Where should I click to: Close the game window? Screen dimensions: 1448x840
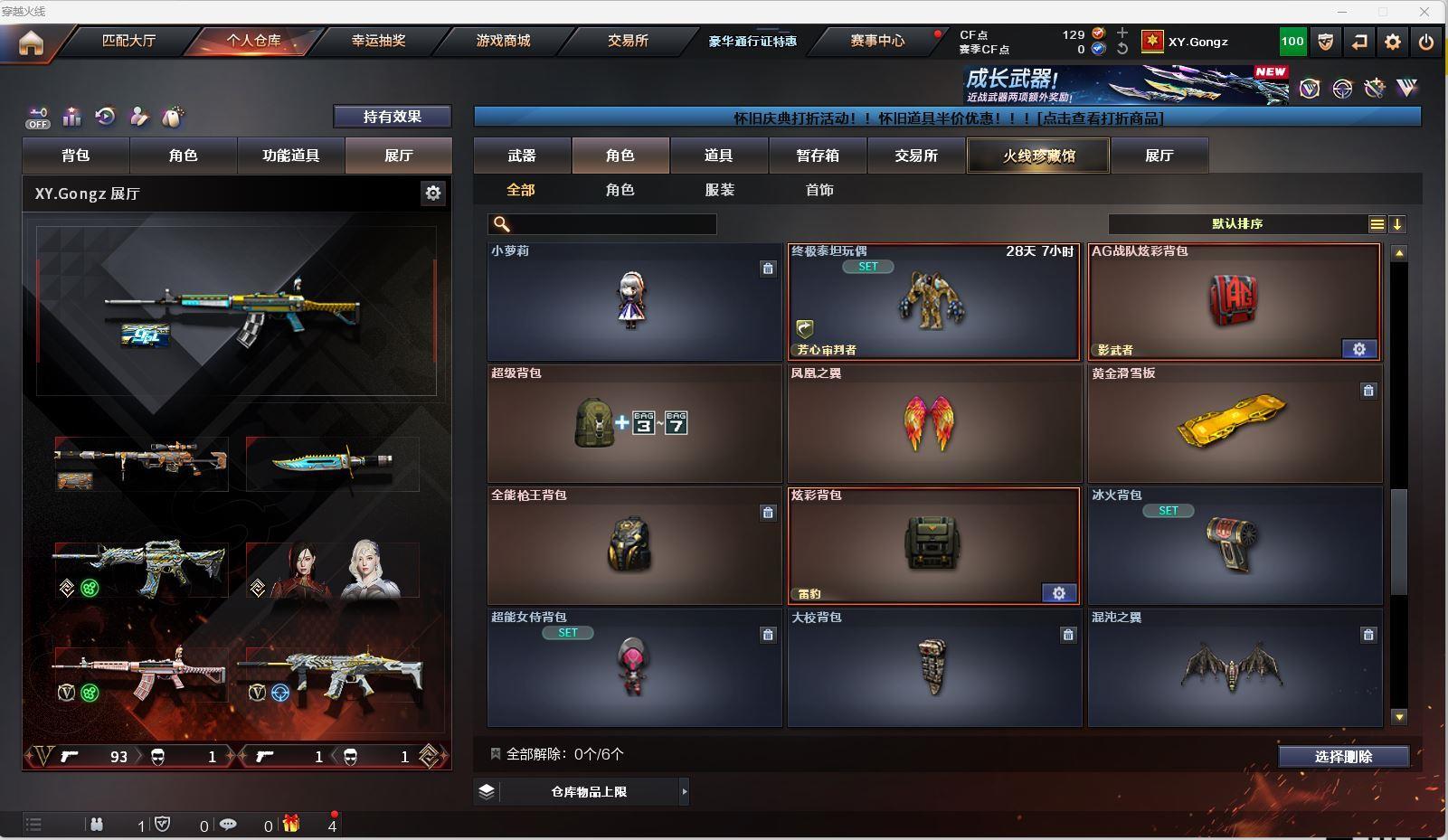click(1424, 12)
